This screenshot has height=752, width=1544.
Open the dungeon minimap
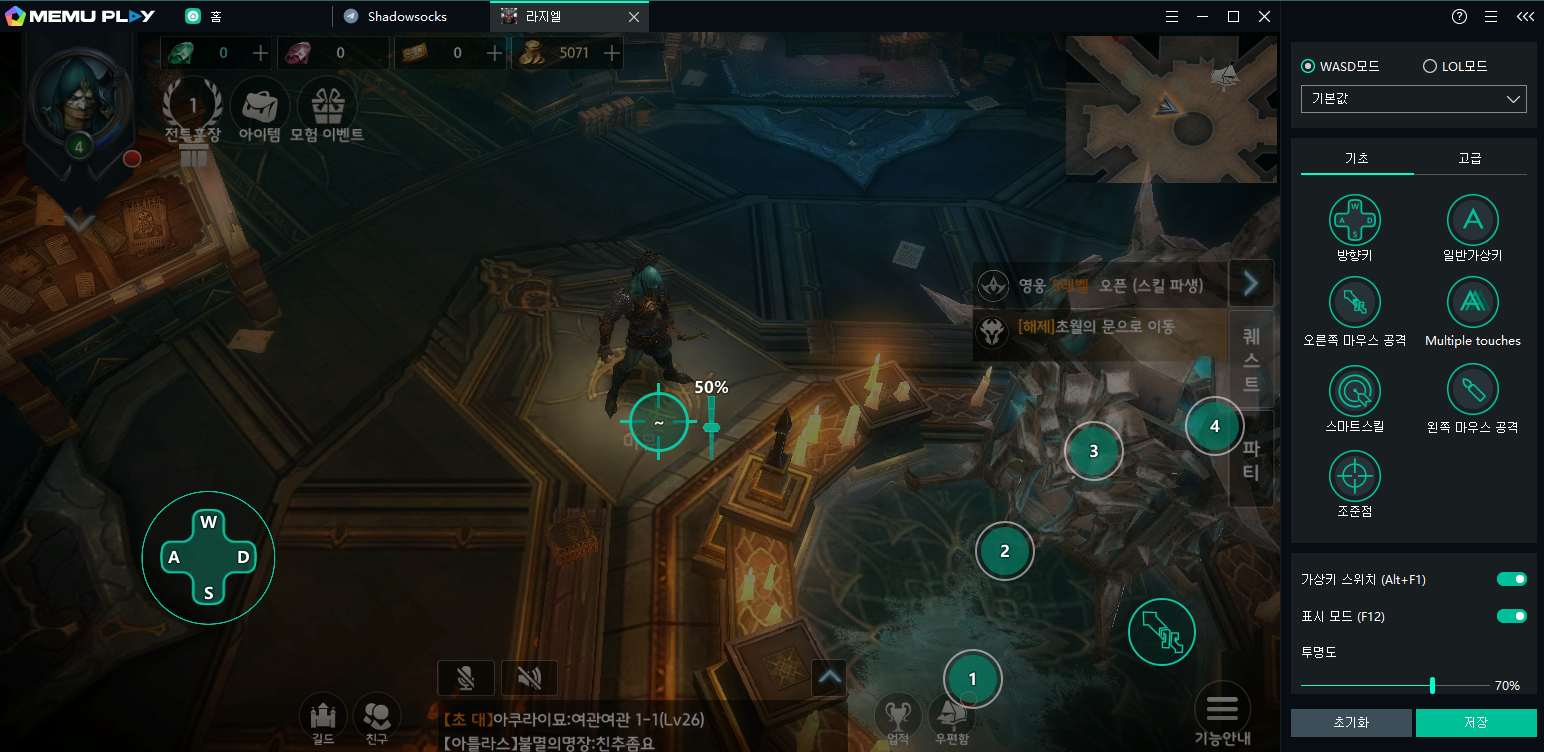pyautogui.click(x=1172, y=110)
